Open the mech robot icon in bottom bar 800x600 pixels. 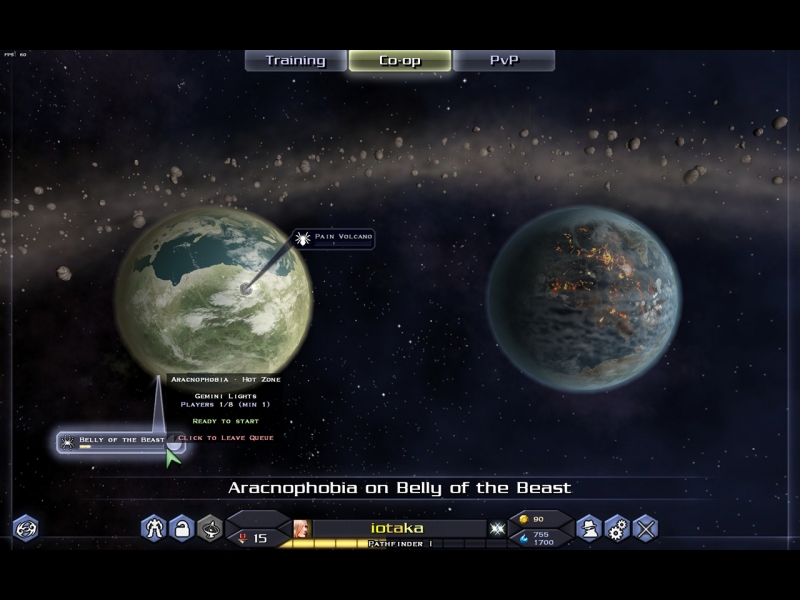tap(153, 527)
